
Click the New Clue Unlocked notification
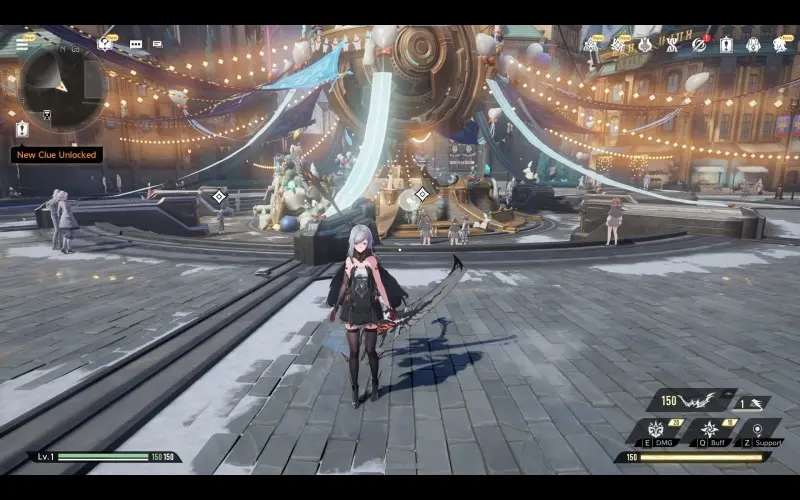point(57,155)
